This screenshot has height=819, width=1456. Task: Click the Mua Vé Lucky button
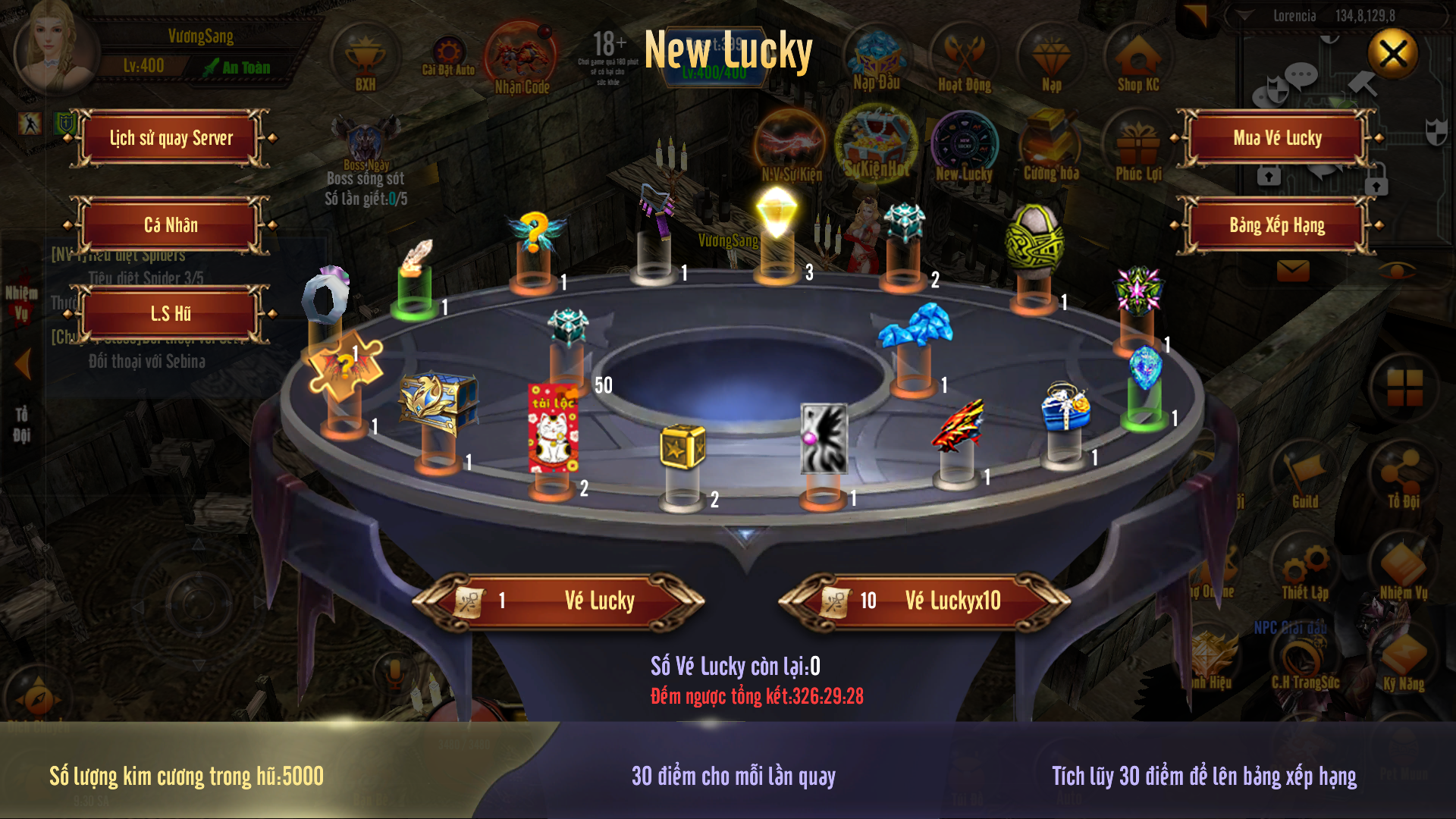pos(1277,138)
